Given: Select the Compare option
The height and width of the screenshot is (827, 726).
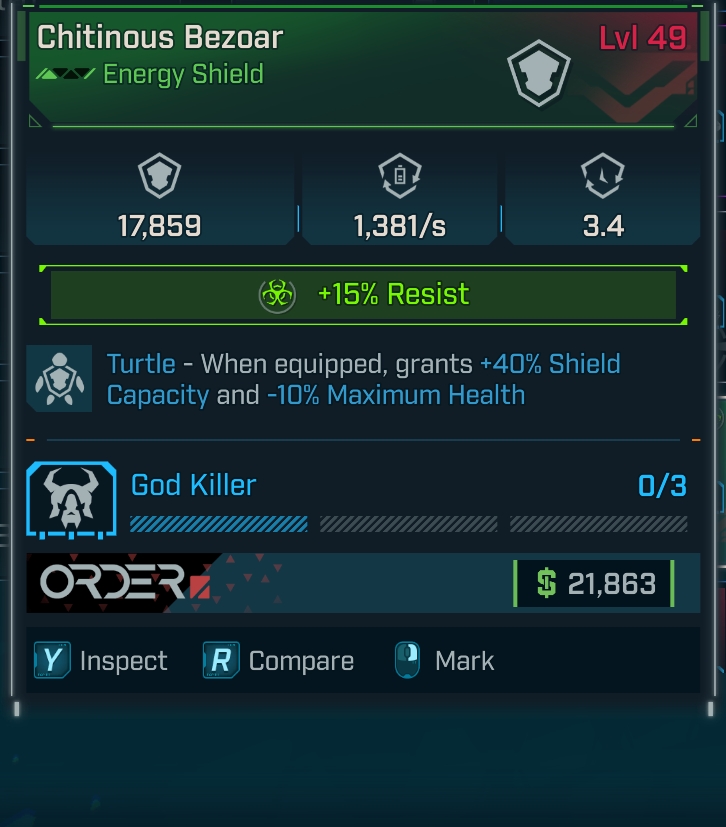Looking at the screenshot, I should point(279,661).
